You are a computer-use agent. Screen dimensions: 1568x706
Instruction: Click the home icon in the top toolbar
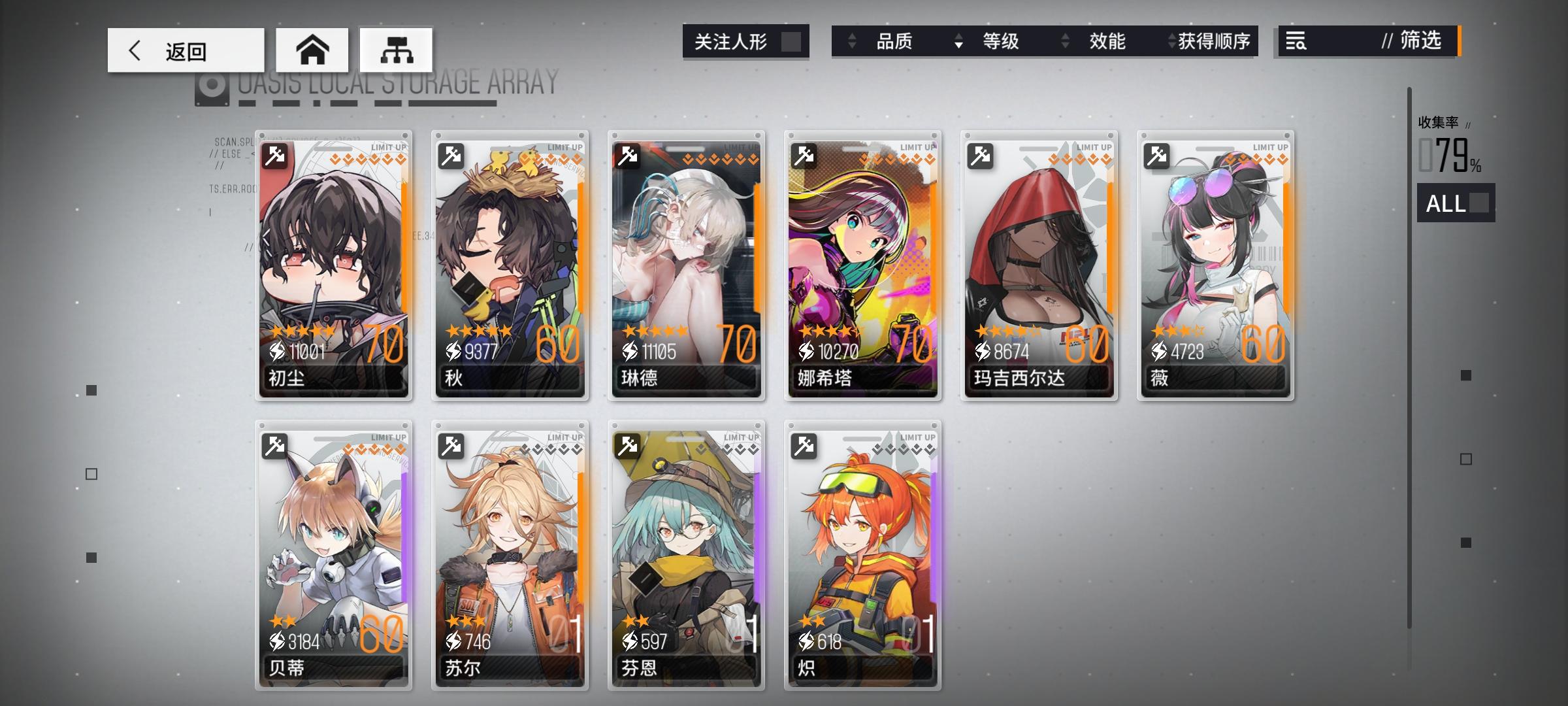point(313,49)
